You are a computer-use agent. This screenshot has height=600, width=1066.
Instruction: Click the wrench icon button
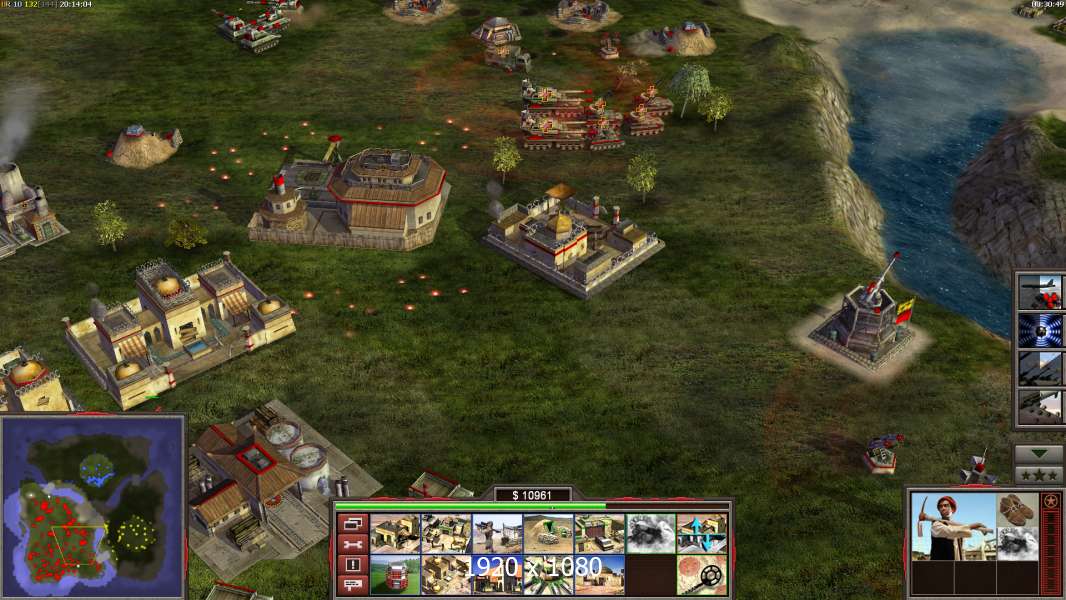click(x=352, y=544)
